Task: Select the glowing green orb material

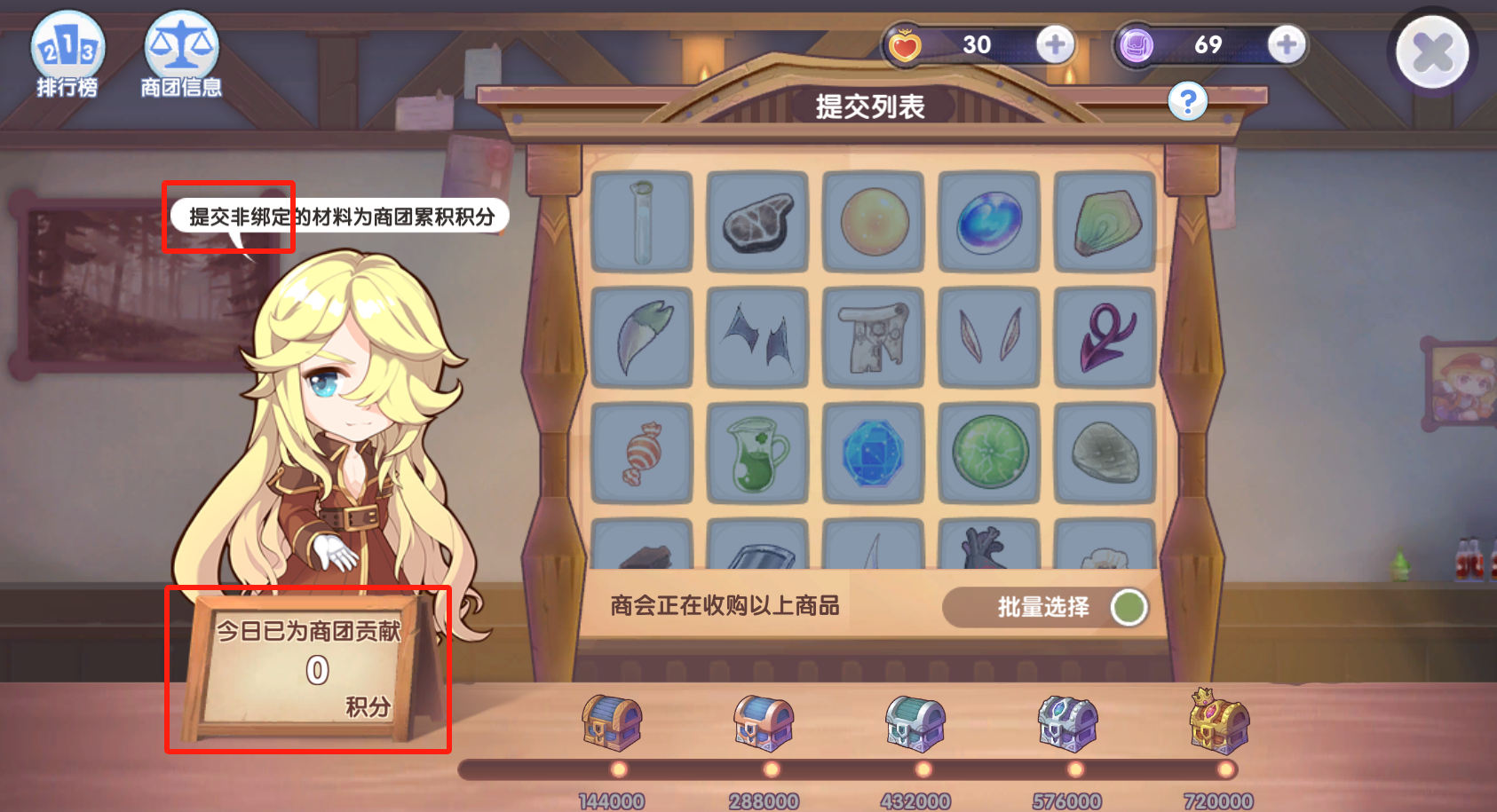Action: coord(988,455)
